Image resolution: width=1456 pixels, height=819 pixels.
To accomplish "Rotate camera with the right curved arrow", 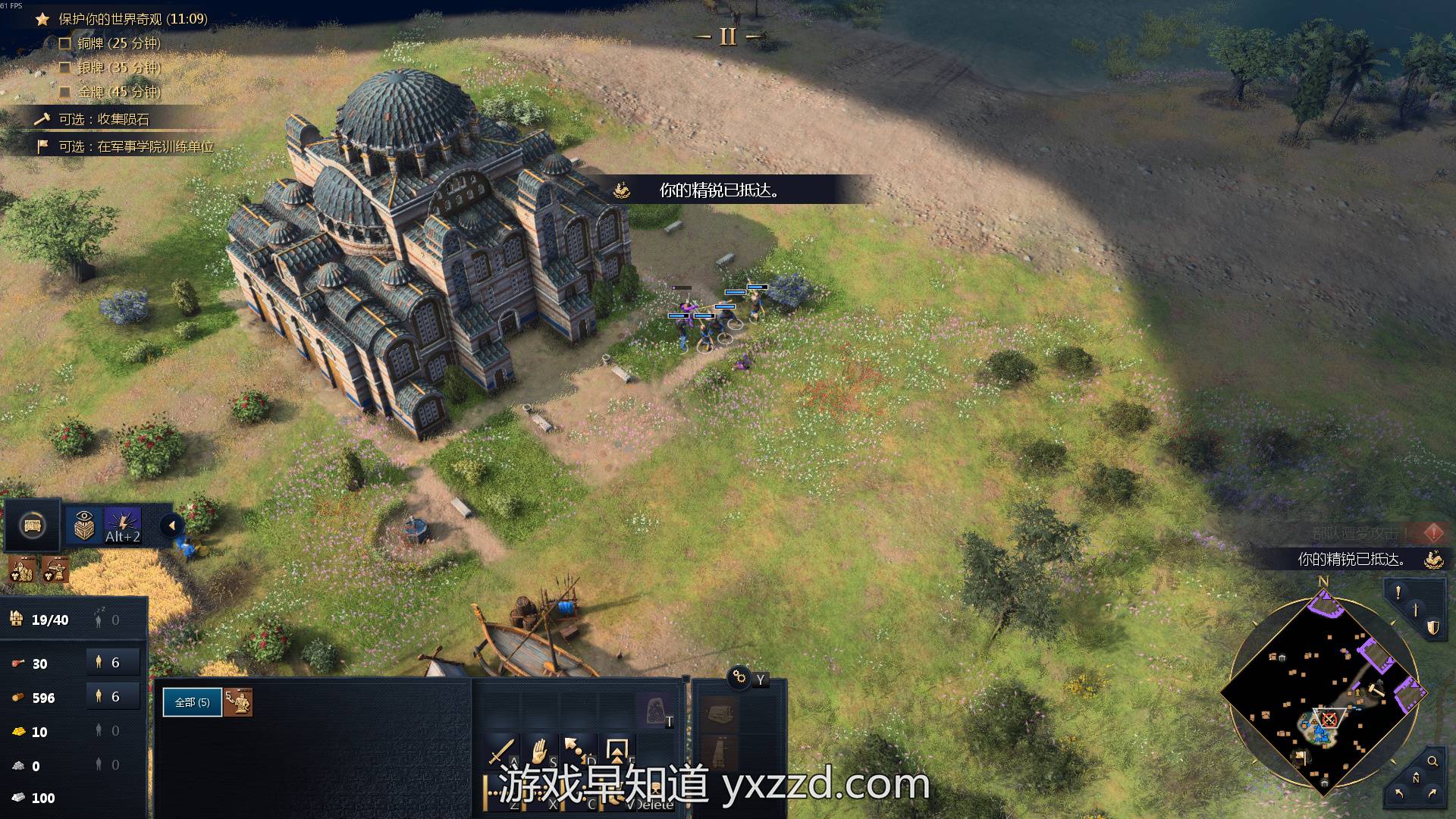I will [x=1432, y=795].
